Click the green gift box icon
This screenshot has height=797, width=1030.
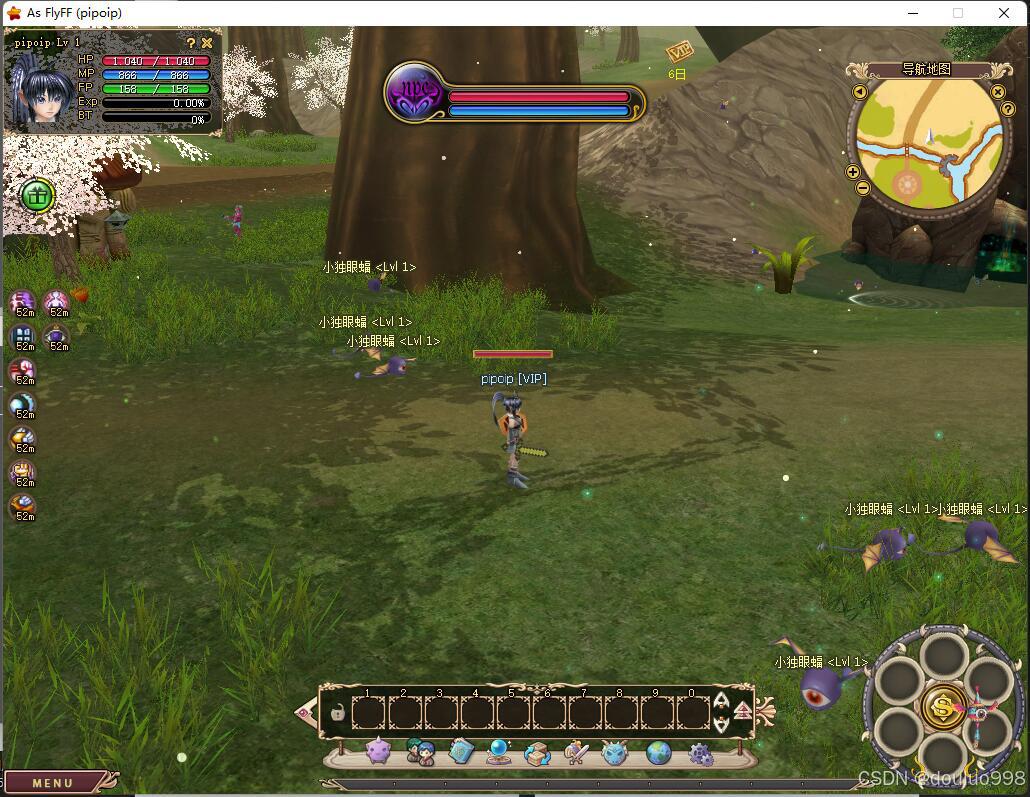pyautogui.click(x=37, y=195)
